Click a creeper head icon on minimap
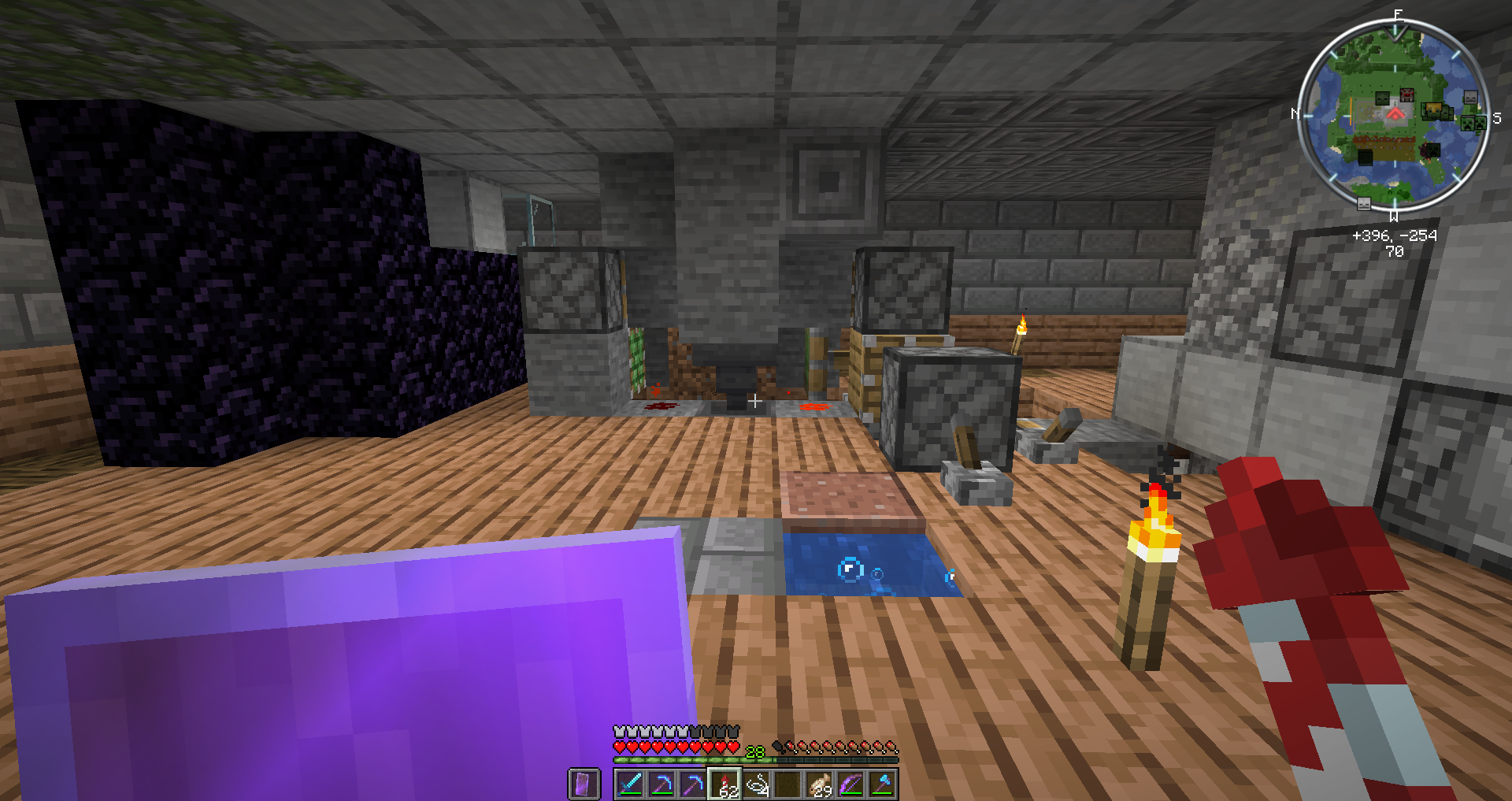Viewport: 1512px width, 801px height. pyautogui.click(x=1469, y=123)
